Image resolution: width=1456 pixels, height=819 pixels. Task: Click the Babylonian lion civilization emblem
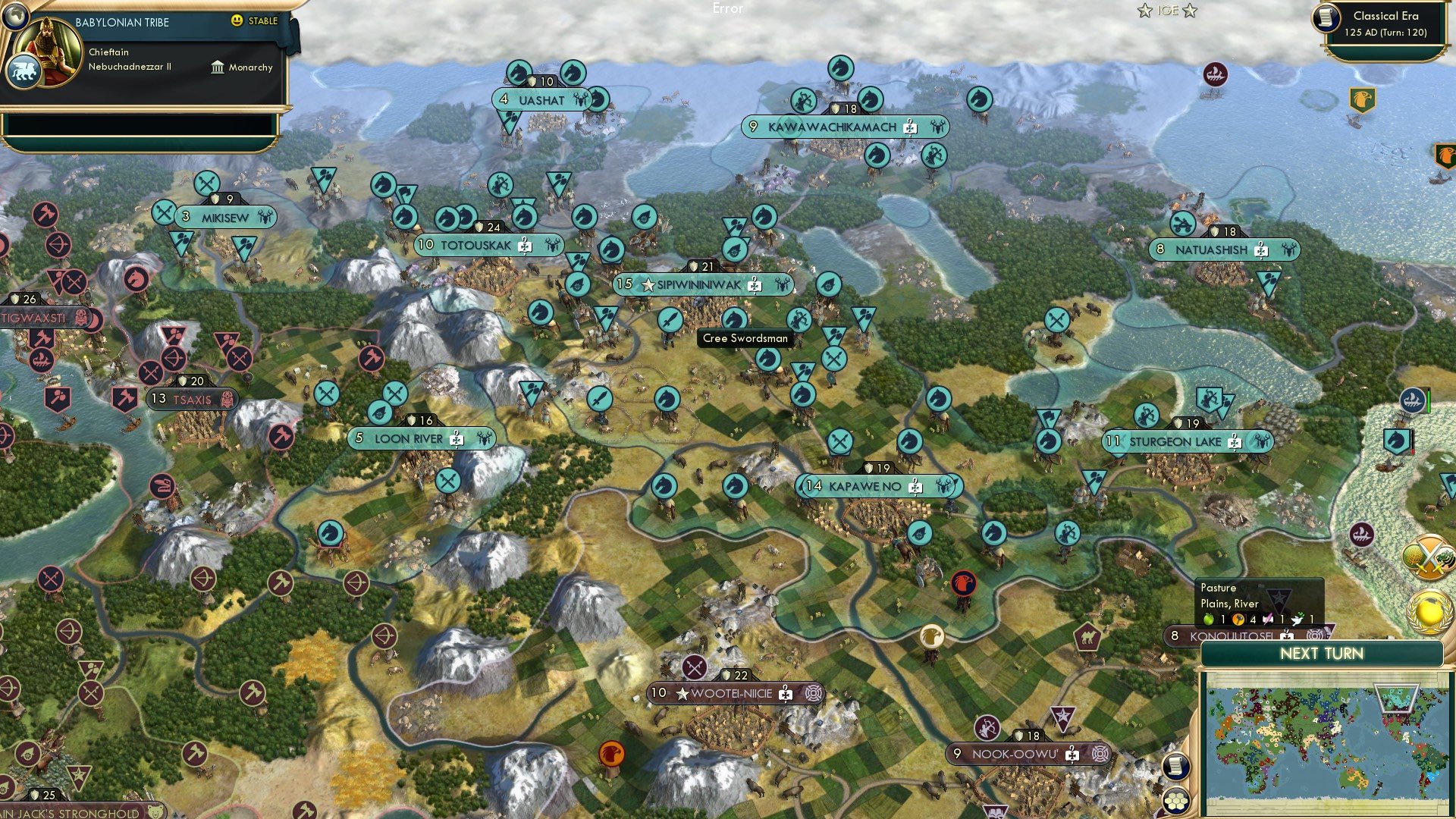point(24,70)
